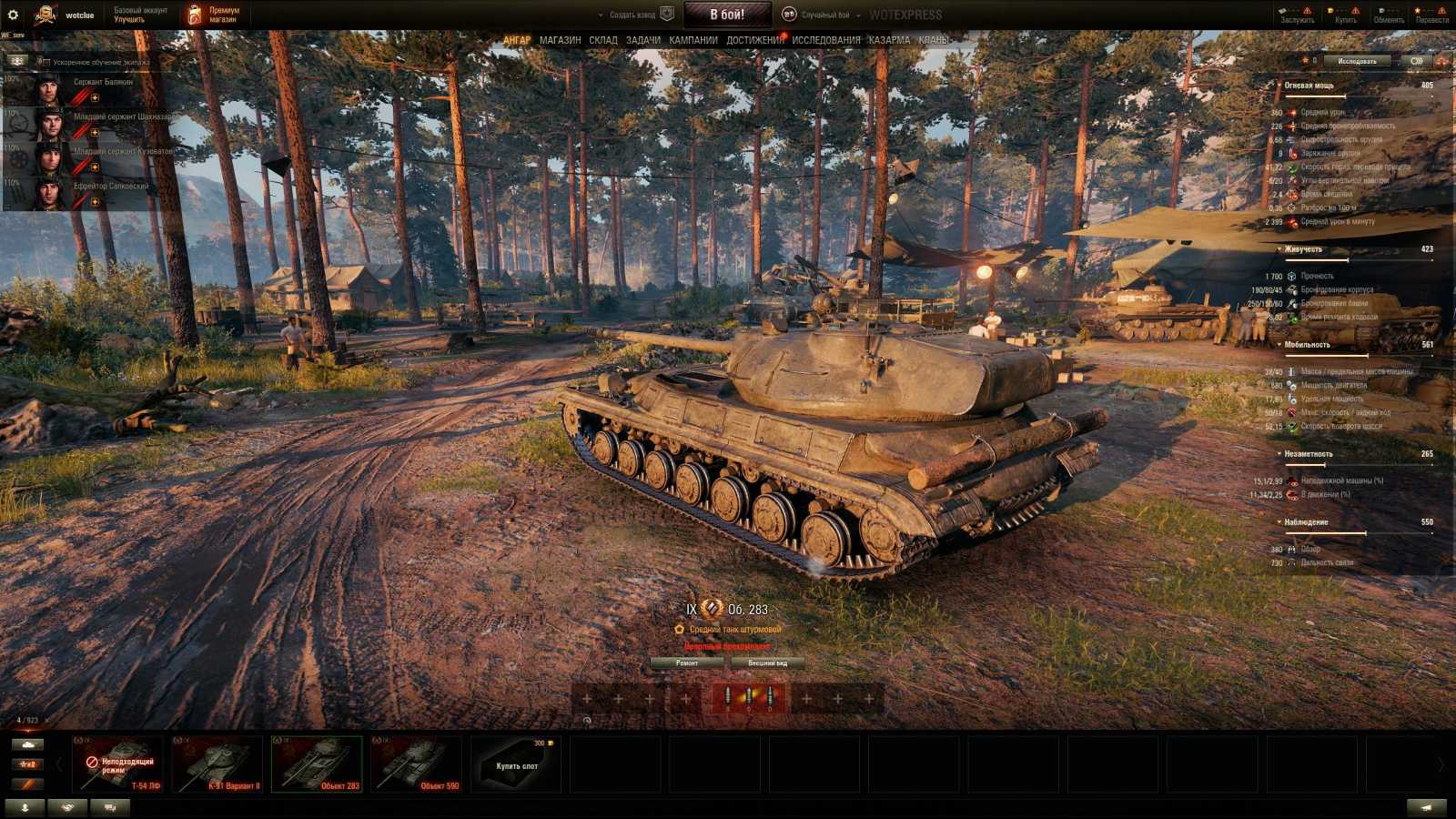Click Купить слот in the carousel
The height and width of the screenshot is (819, 1456).
516,767
